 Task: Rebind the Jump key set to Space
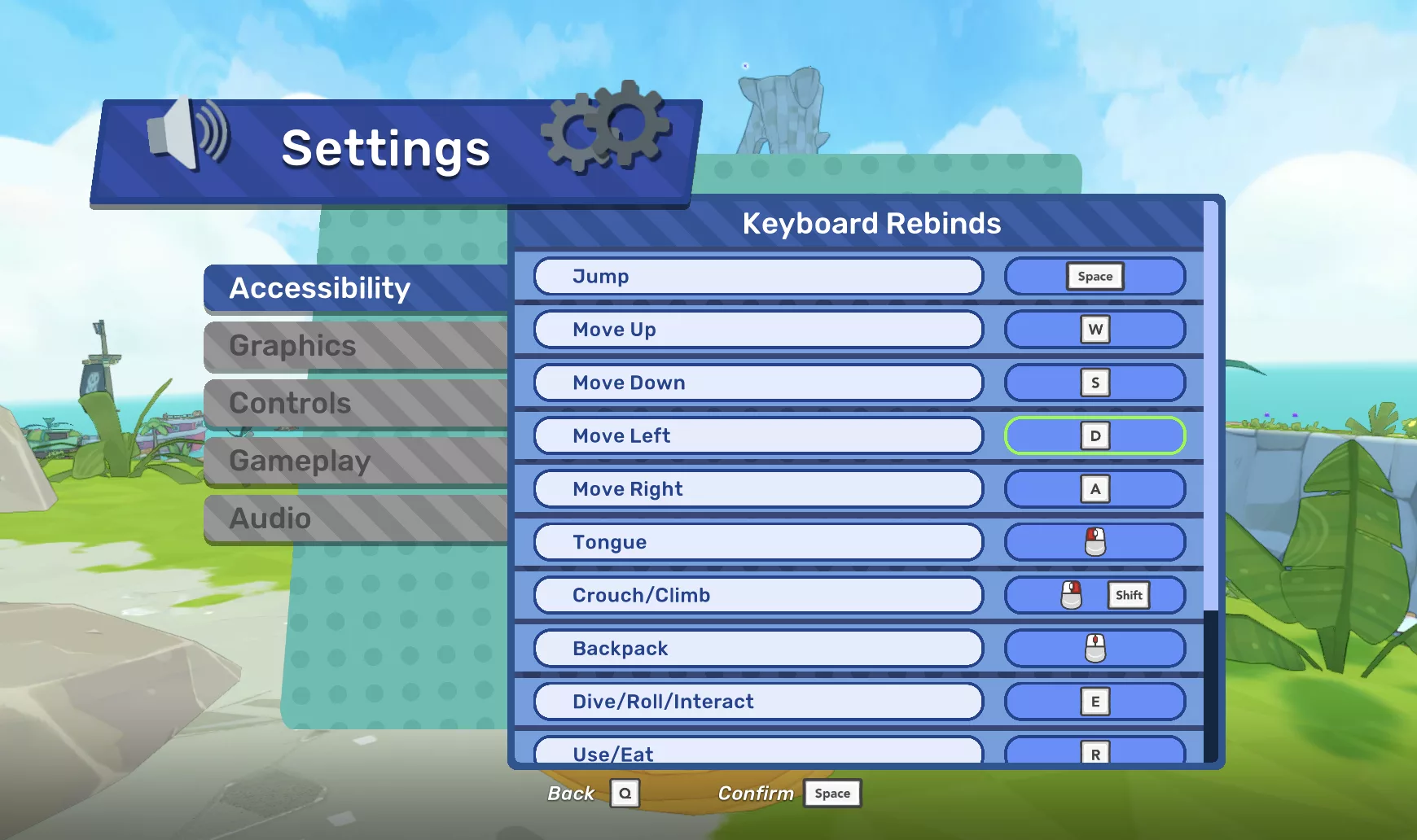(x=1095, y=277)
